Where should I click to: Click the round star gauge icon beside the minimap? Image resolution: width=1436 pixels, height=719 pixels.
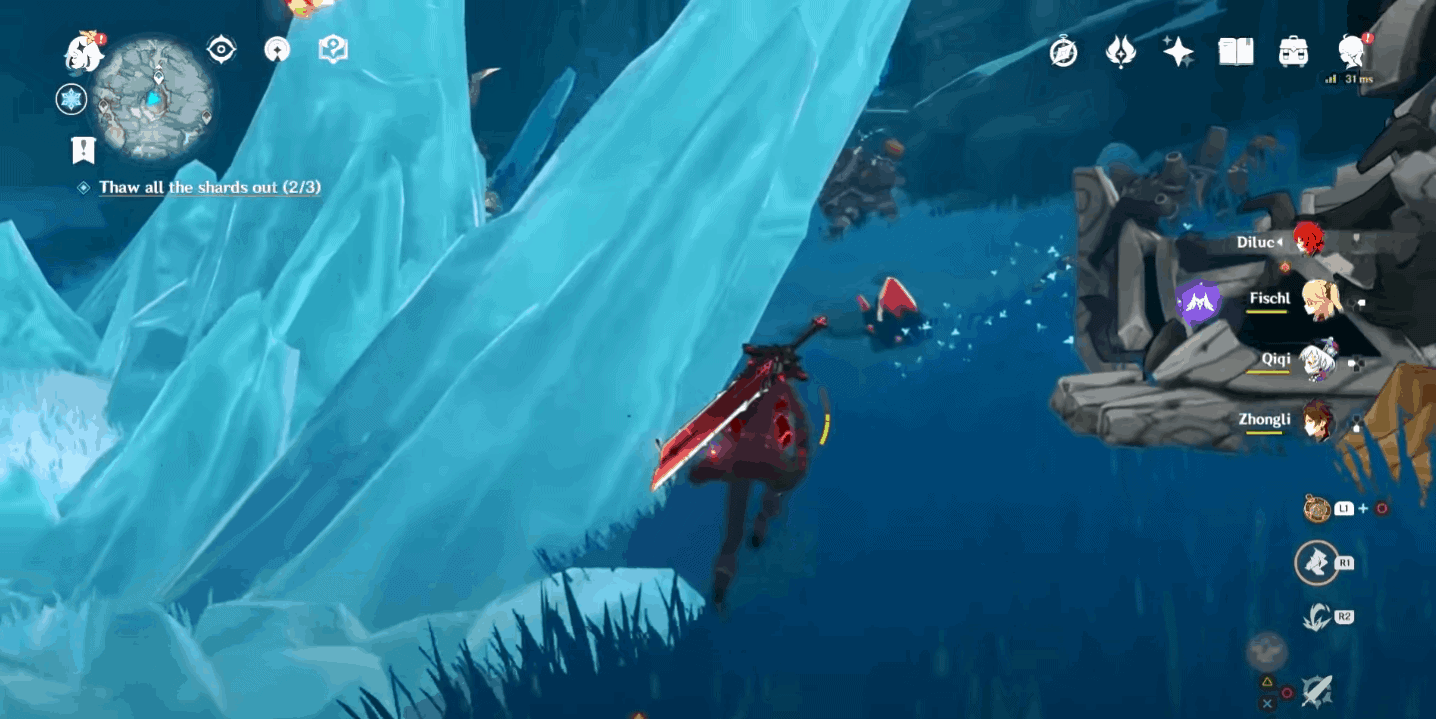click(x=277, y=50)
